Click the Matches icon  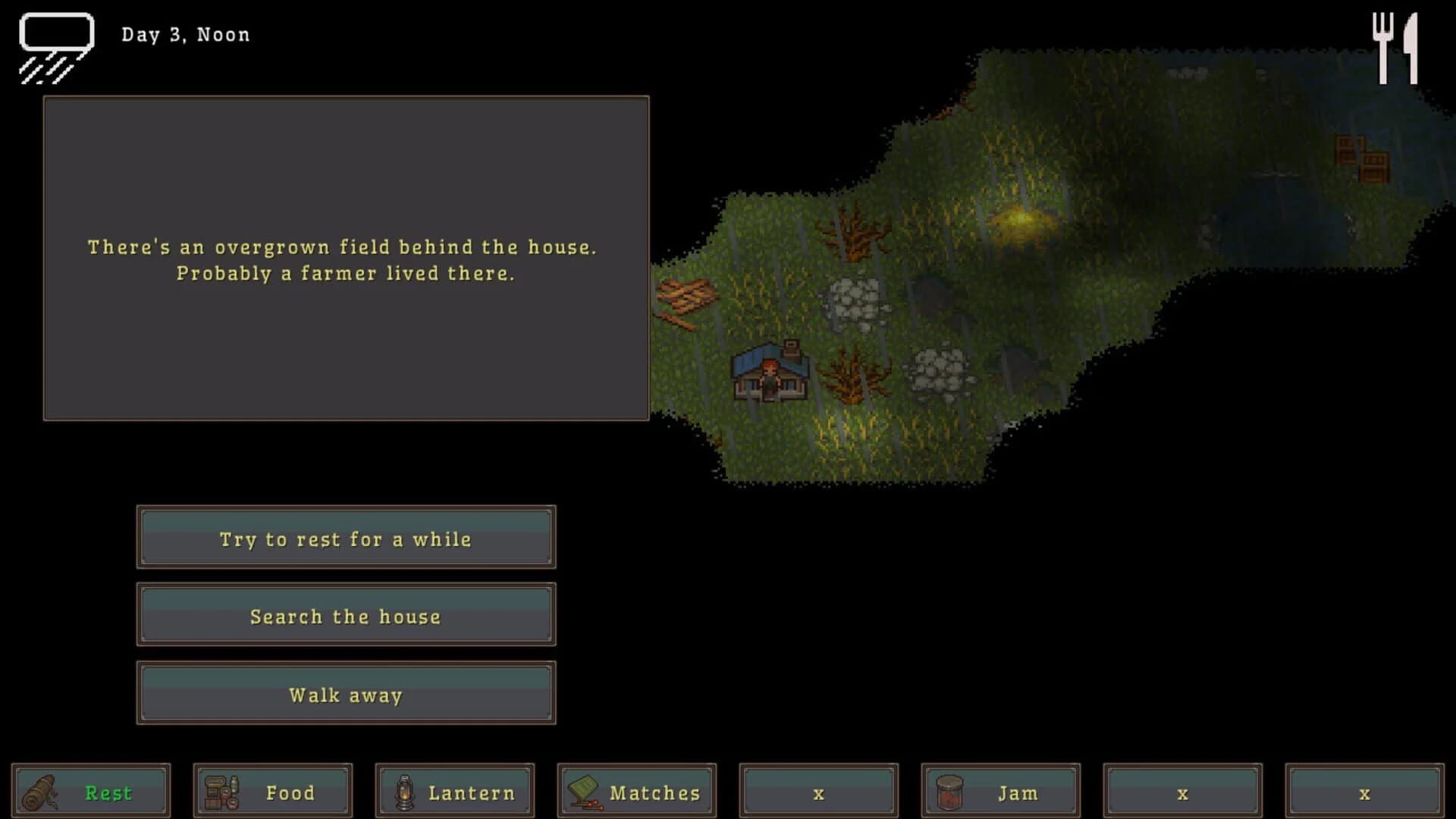coord(585,792)
